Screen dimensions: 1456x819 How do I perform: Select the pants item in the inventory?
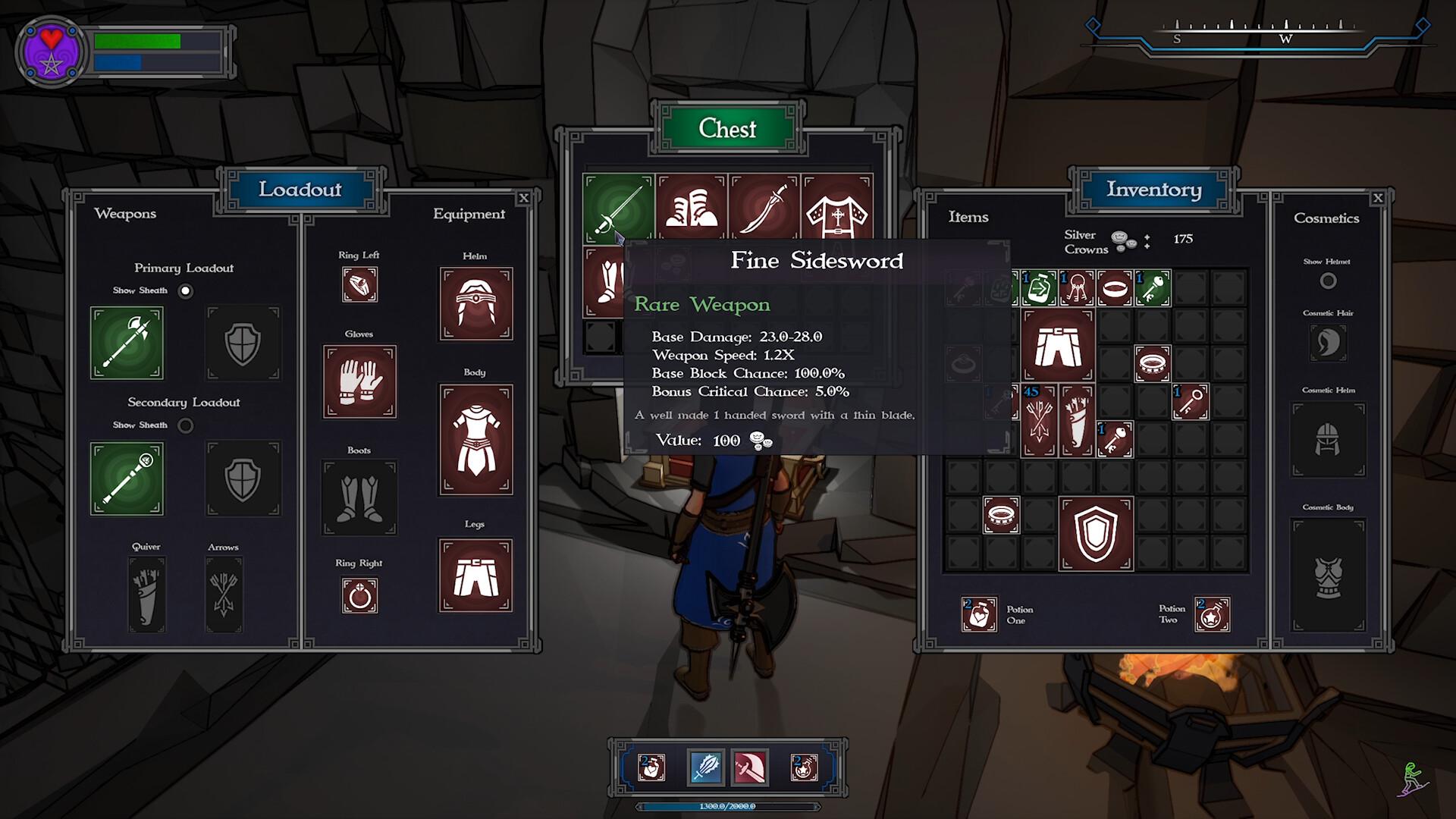click(x=1058, y=345)
